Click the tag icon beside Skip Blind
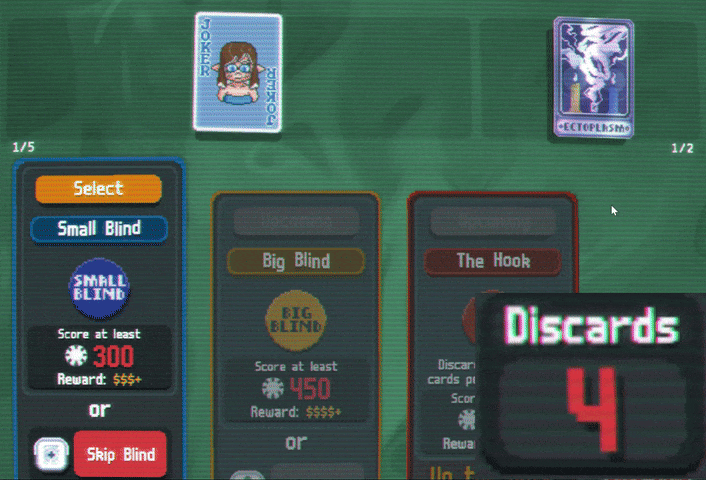Viewport: 706px width, 480px height. [x=50, y=455]
